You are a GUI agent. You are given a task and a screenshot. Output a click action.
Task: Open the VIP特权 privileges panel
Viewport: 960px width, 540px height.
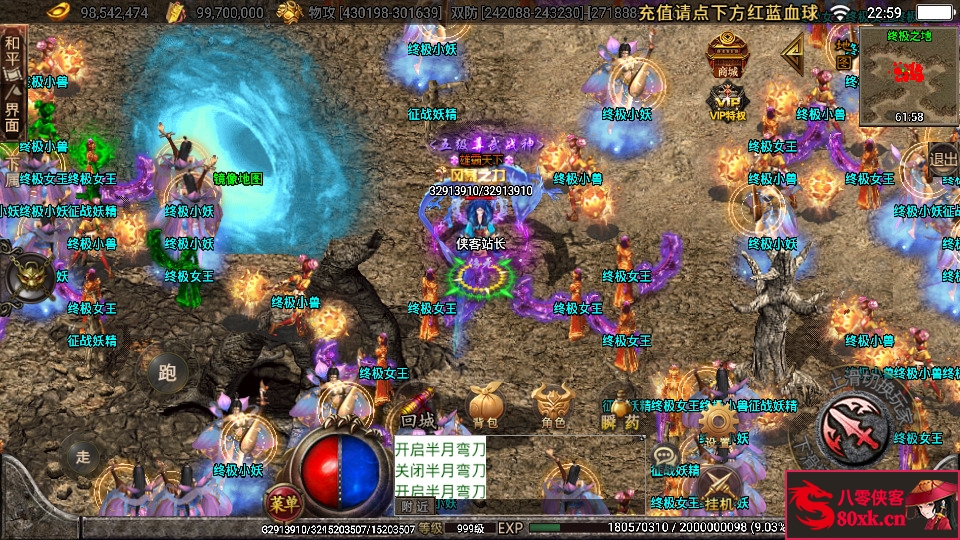727,102
